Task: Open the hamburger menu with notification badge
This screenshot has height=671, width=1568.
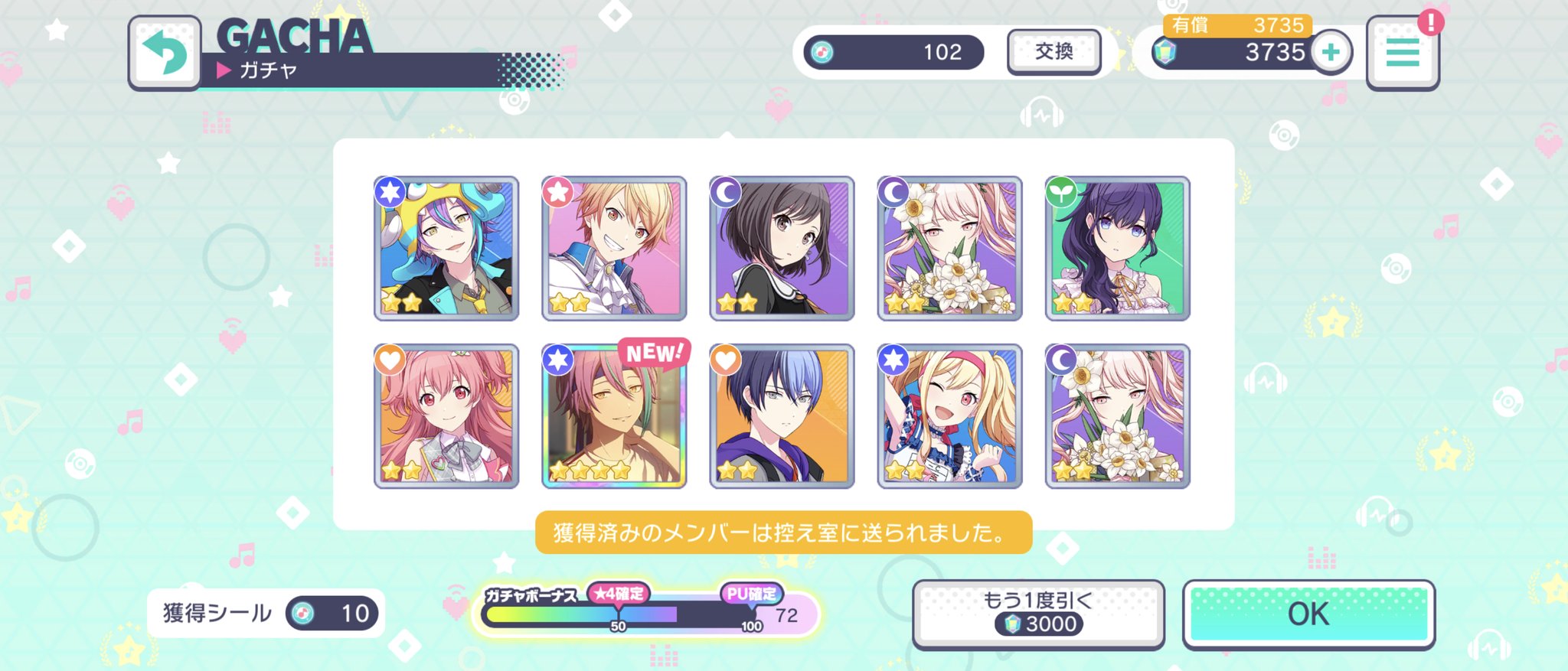Action: tap(1403, 54)
